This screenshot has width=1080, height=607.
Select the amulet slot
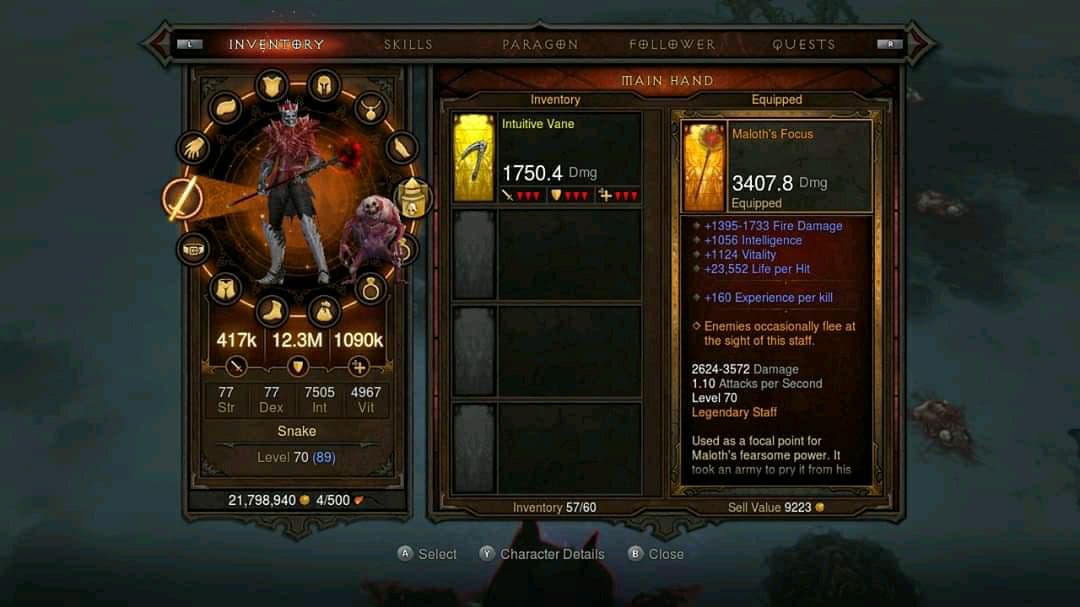click(x=371, y=107)
